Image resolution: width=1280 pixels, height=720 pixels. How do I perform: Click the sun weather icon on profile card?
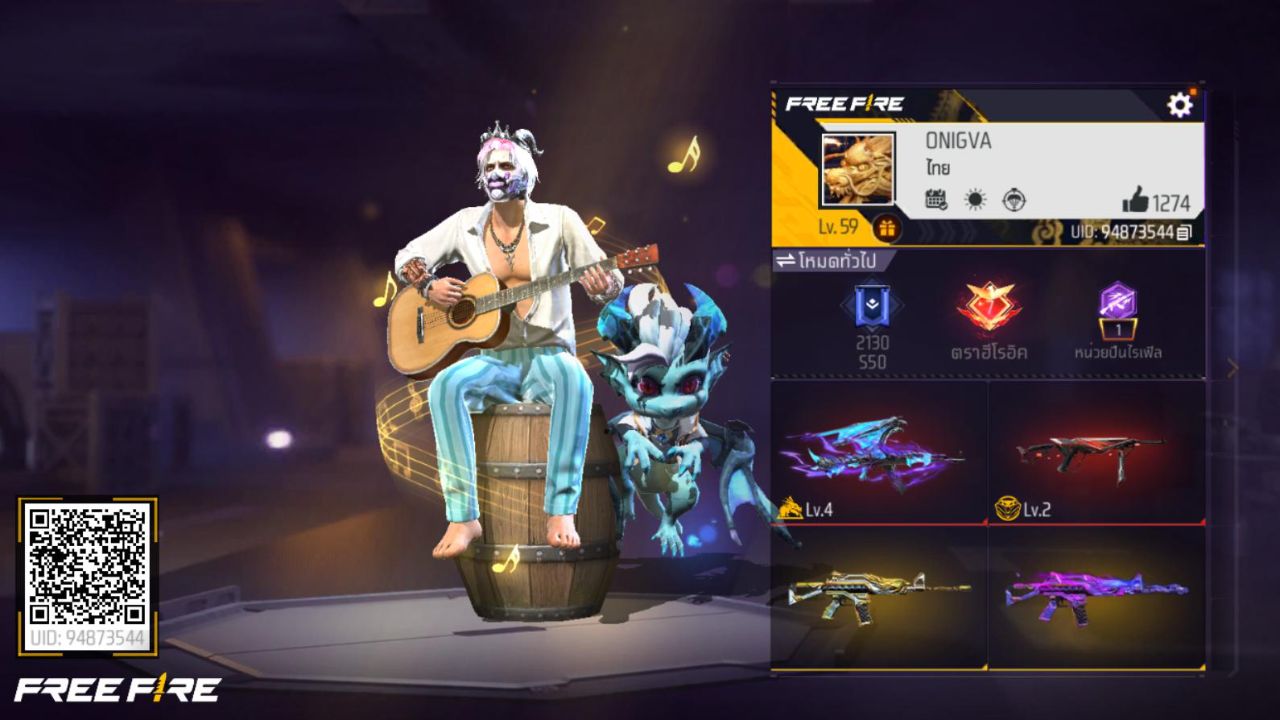[973, 199]
